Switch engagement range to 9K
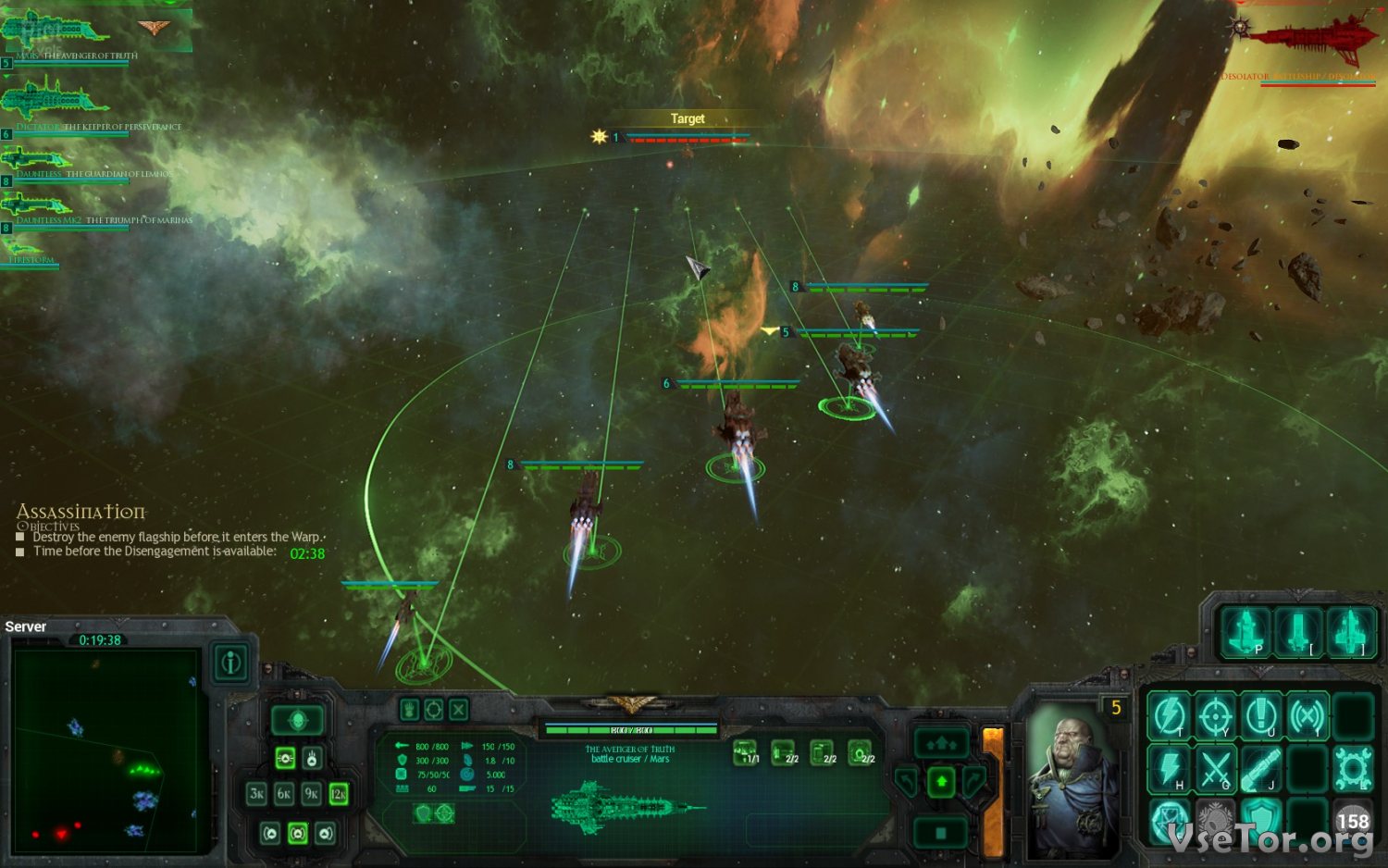1388x868 pixels. 312,794
